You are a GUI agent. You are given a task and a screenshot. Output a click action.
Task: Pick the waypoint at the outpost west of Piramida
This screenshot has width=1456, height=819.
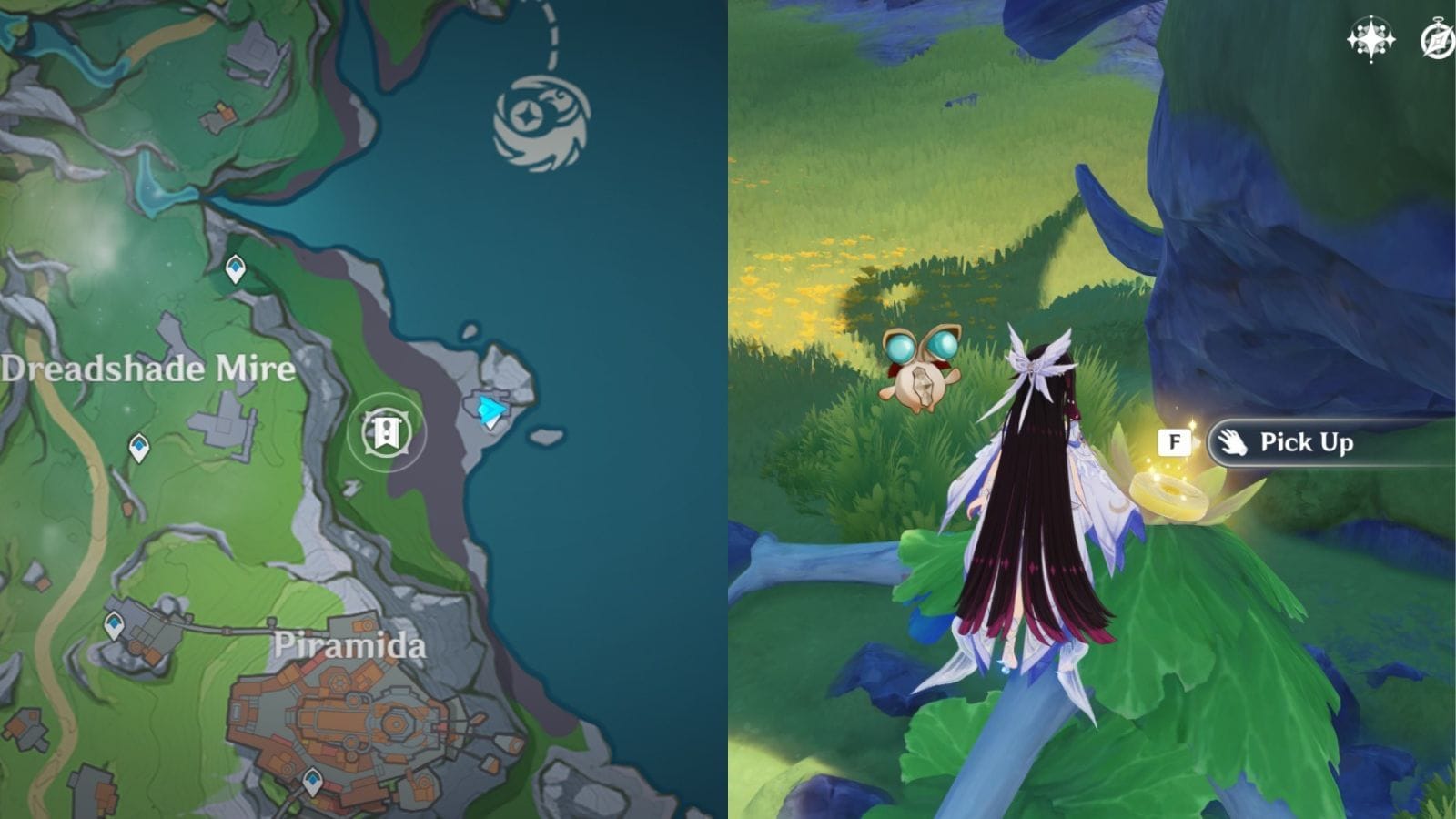(x=114, y=625)
